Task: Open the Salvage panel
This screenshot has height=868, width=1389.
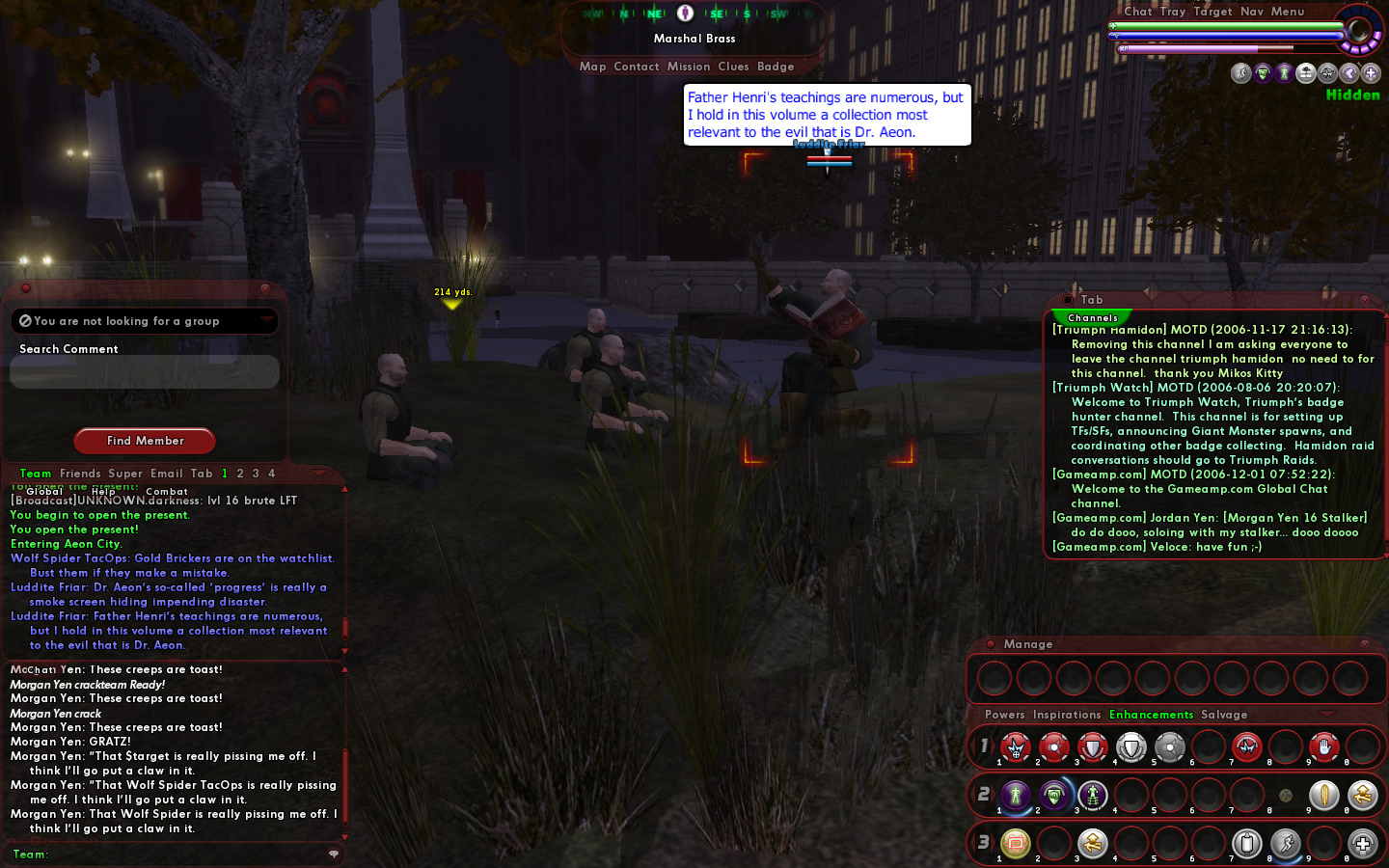Action: click(x=1224, y=715)
